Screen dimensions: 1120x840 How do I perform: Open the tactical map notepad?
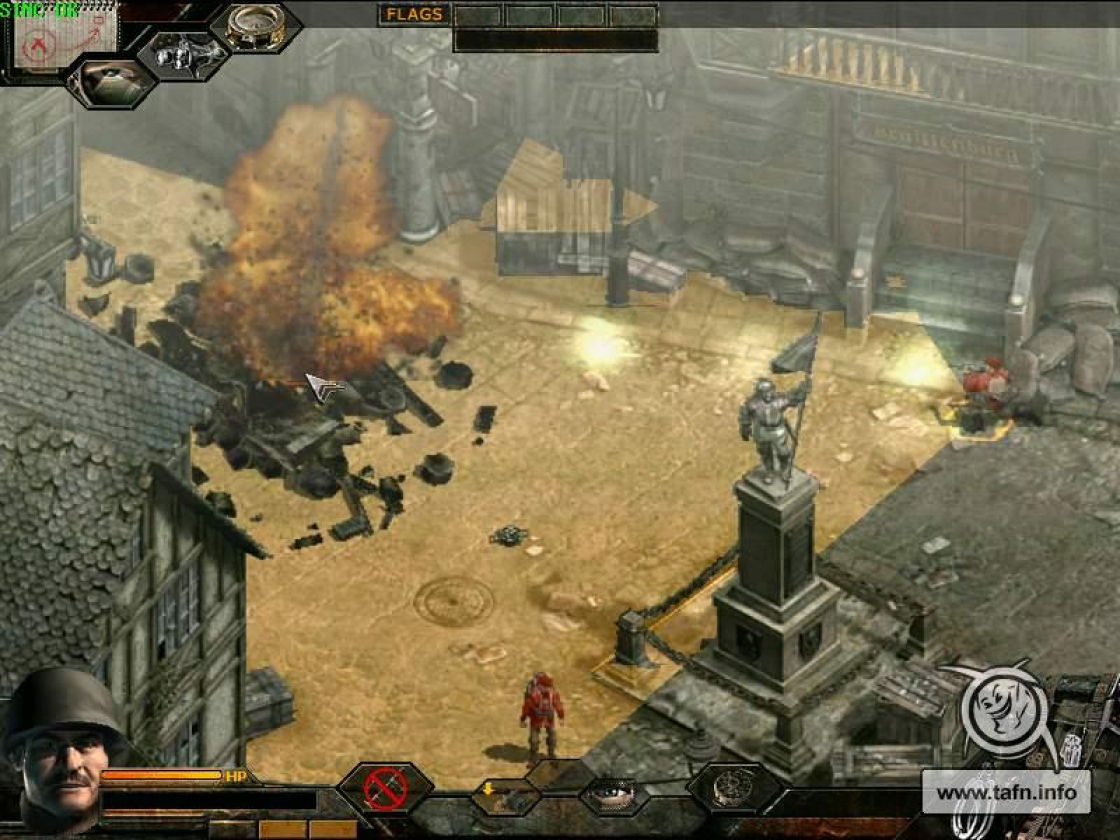pos(62,36)
